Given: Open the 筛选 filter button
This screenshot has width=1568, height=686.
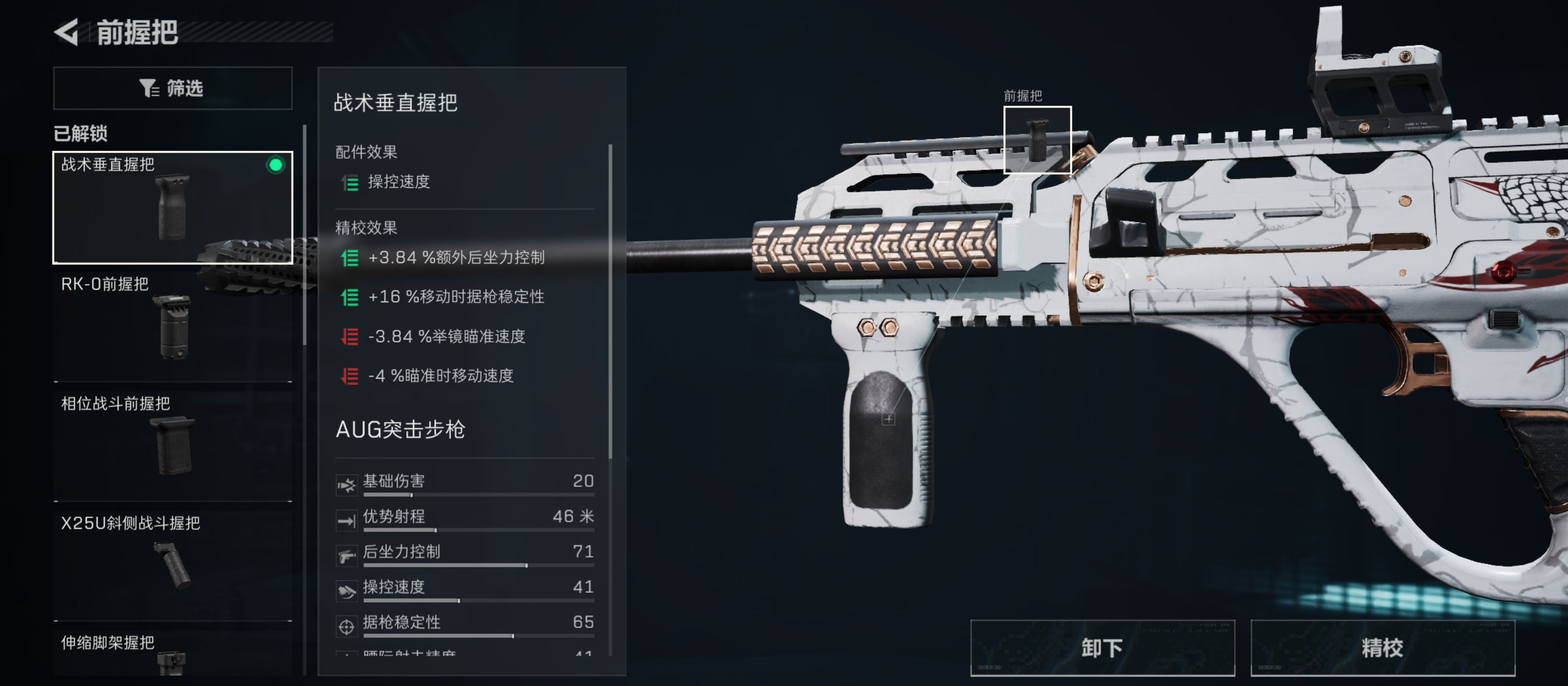Looking at the screenshot, I should [172, 88].
